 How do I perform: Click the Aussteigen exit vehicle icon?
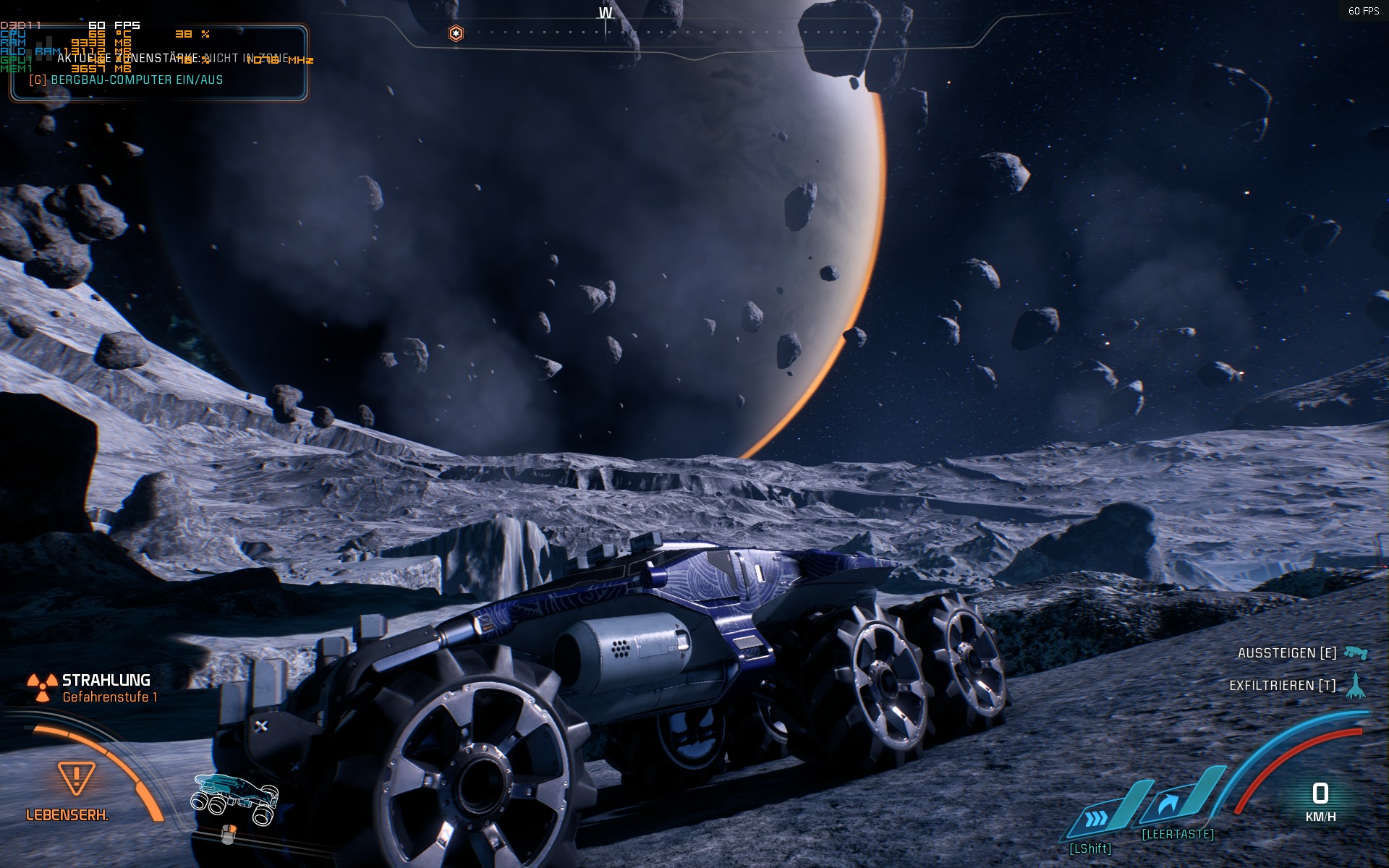[x=1356, y=653]
